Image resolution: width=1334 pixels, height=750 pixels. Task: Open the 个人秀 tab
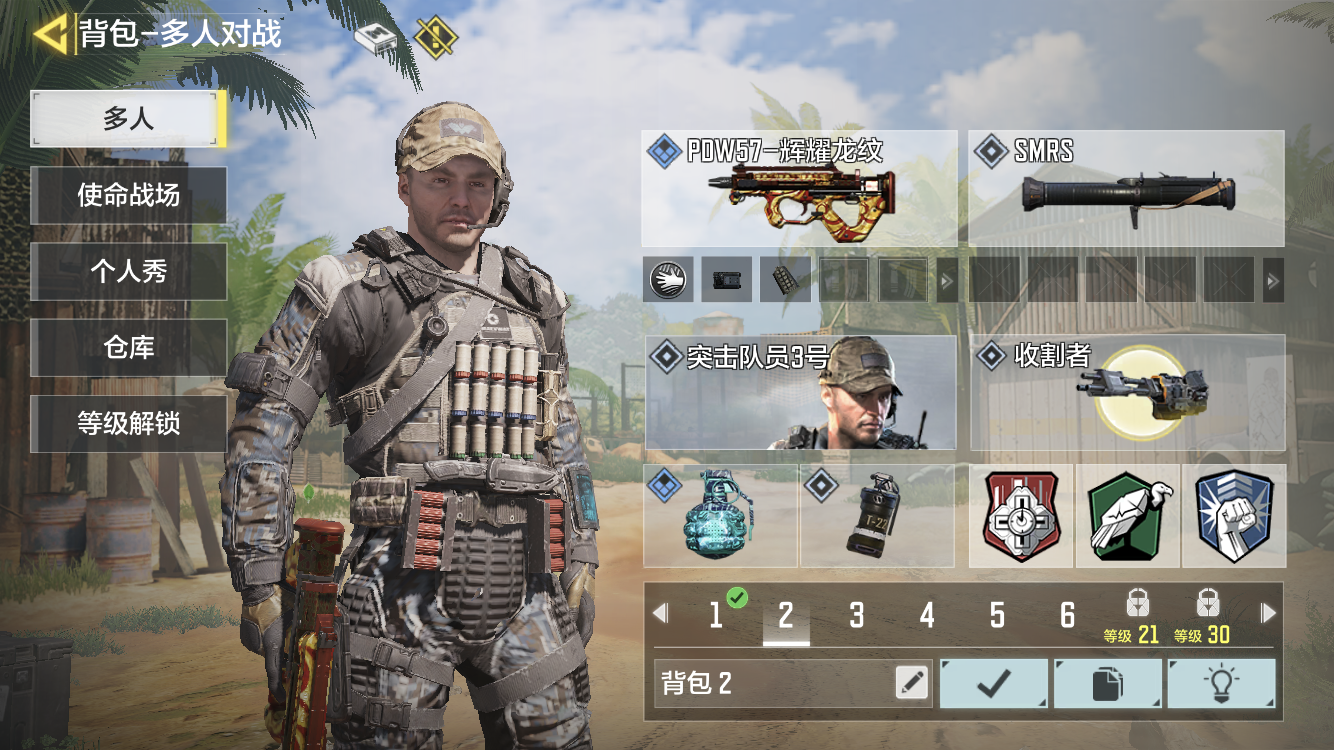click(128, 271)
